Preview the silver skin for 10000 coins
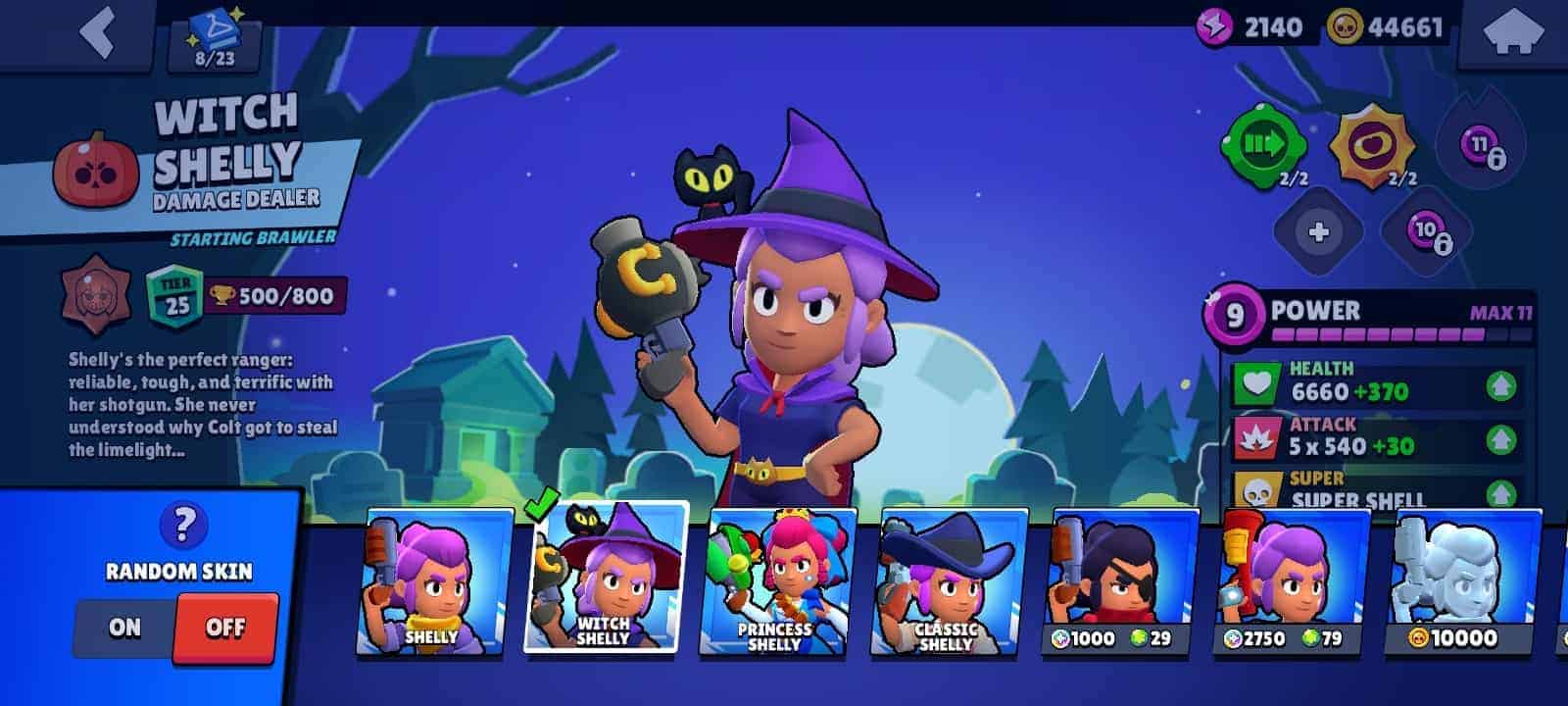 (1460, 580)
